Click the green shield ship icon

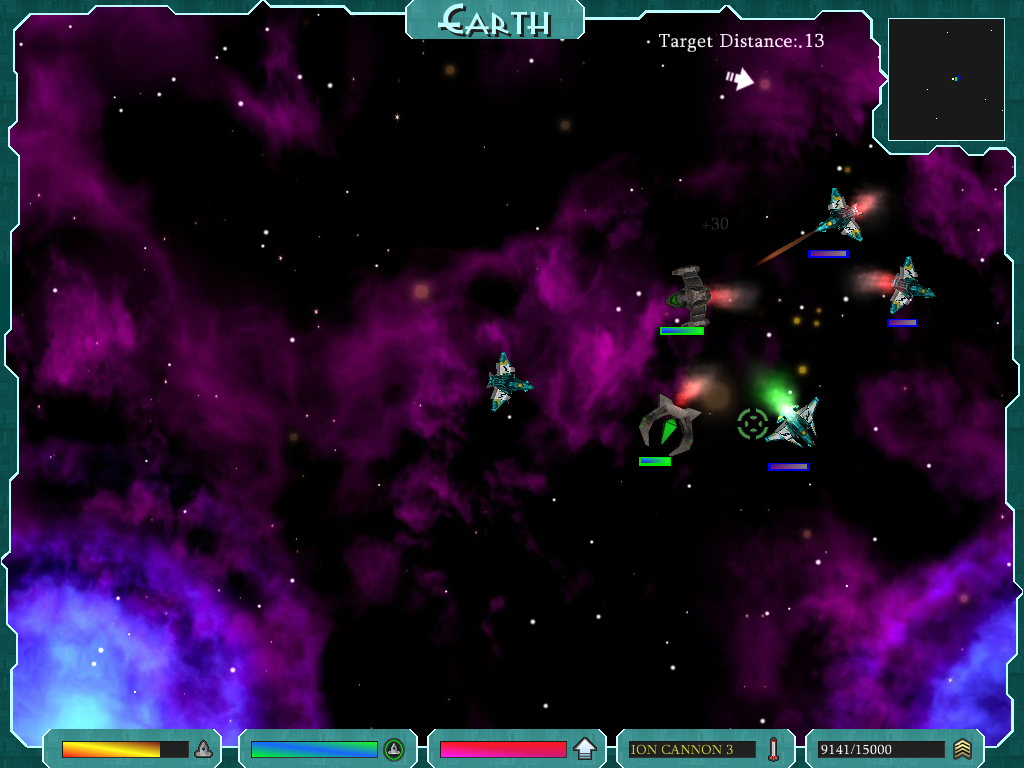(394, 749)
